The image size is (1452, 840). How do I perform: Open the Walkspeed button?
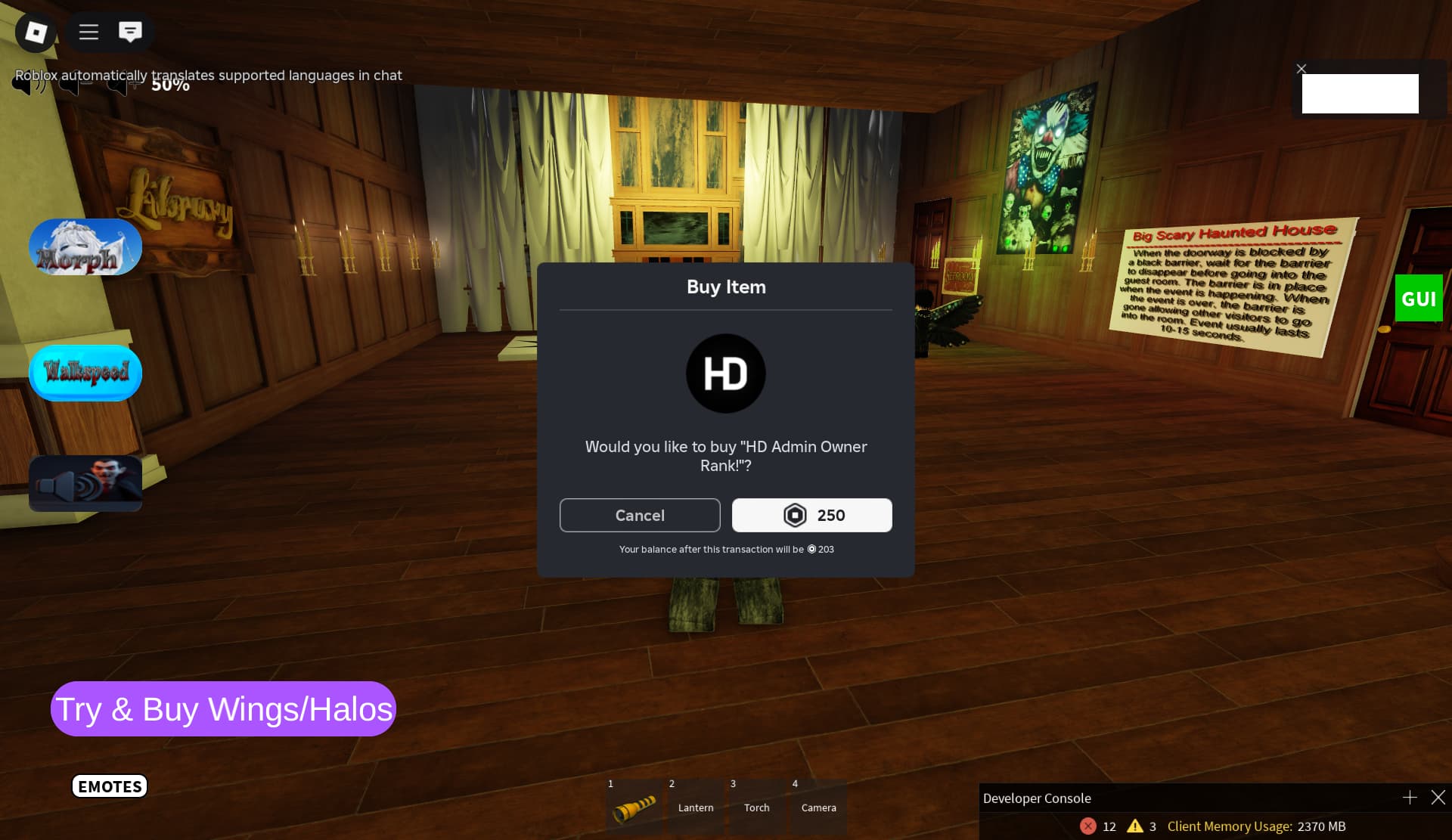click(85, 373)
